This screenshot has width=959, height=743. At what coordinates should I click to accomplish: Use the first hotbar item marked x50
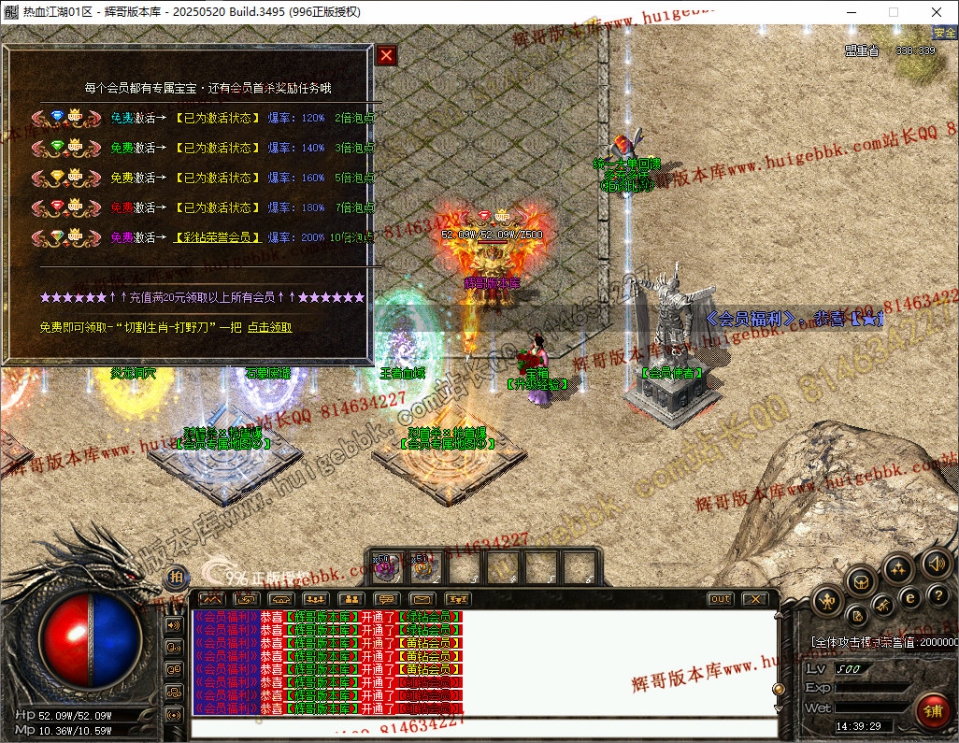click(384, 569)
